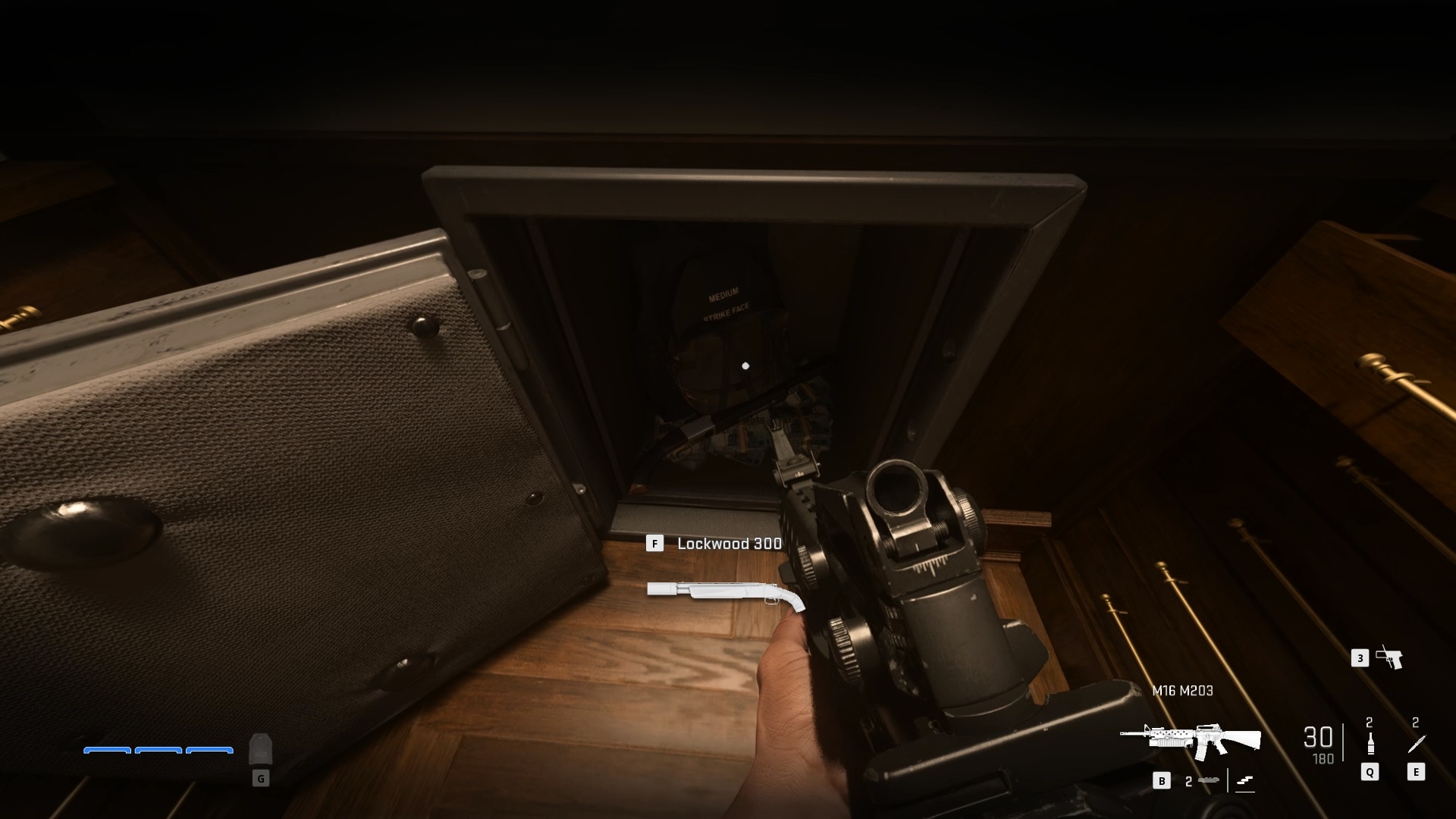Click the pistol sidearm icon beside the 3 key
This screenshot has width=1456, height=819.
coord(1389,658)
